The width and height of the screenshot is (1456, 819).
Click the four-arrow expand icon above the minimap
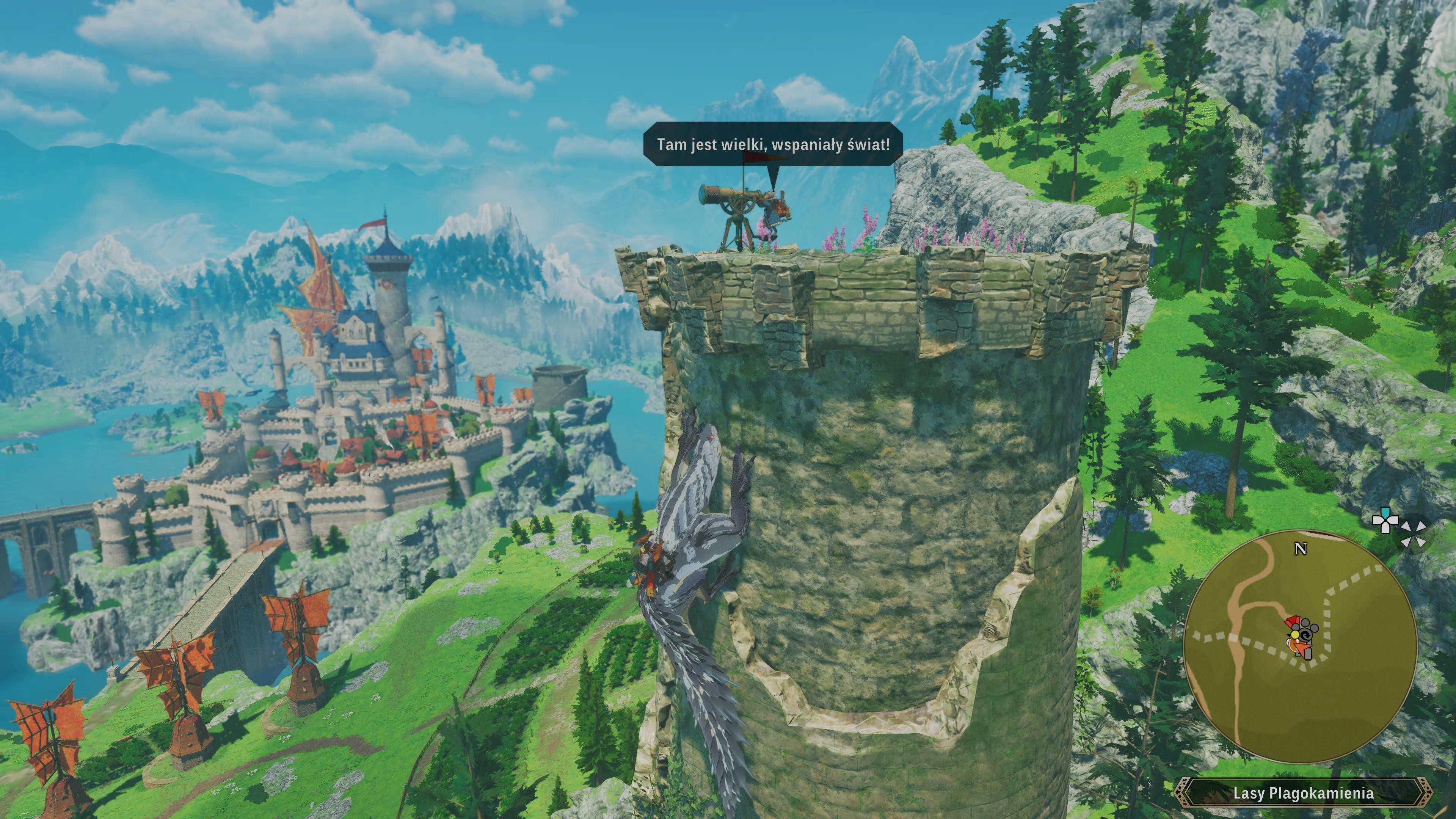click(1413, 535)
